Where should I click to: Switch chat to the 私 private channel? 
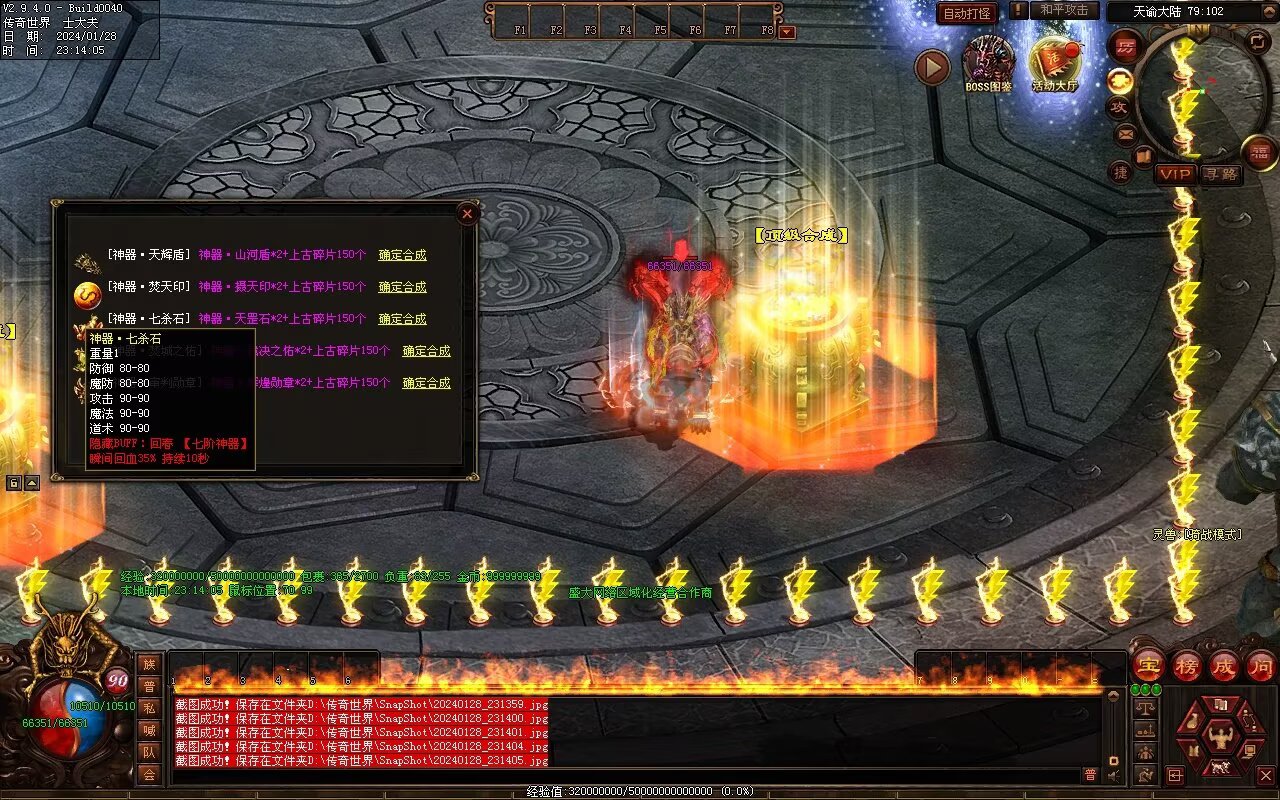pos(149,708)
